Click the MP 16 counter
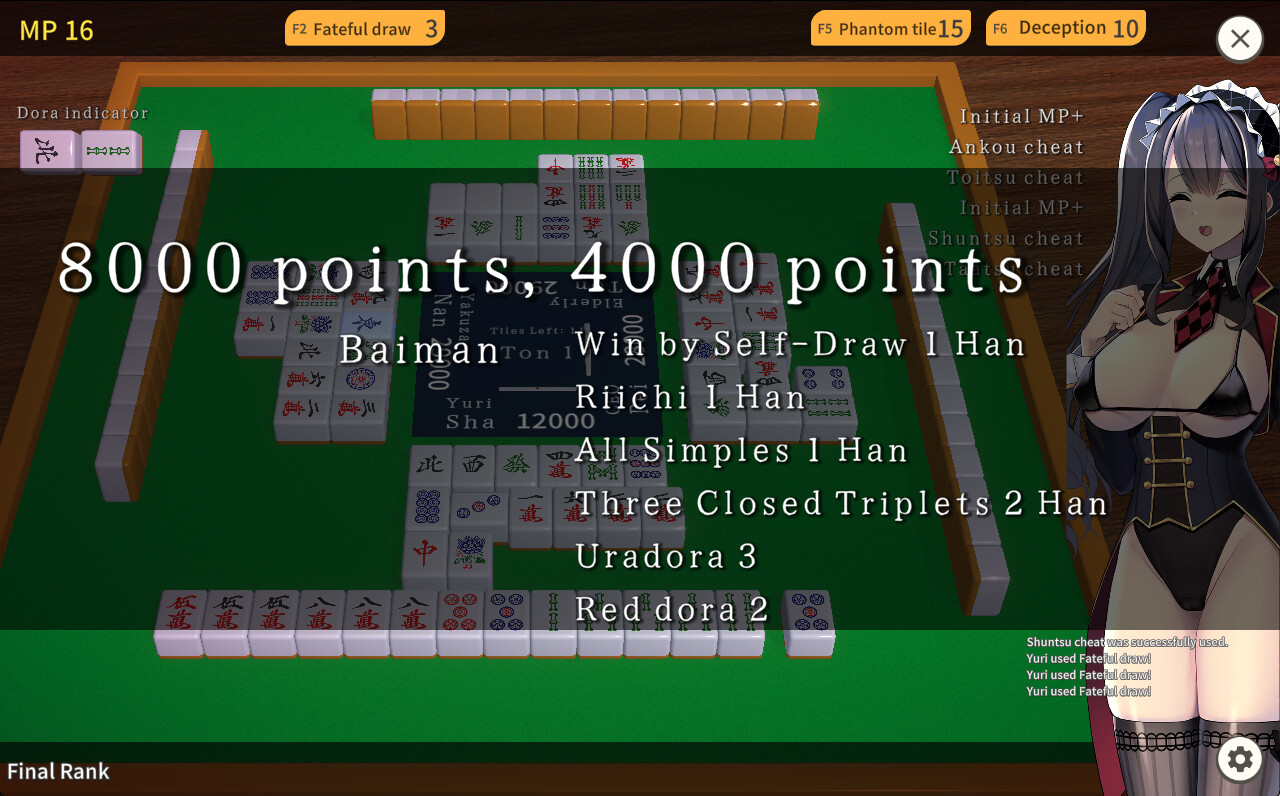 click(x=59, y=30)
